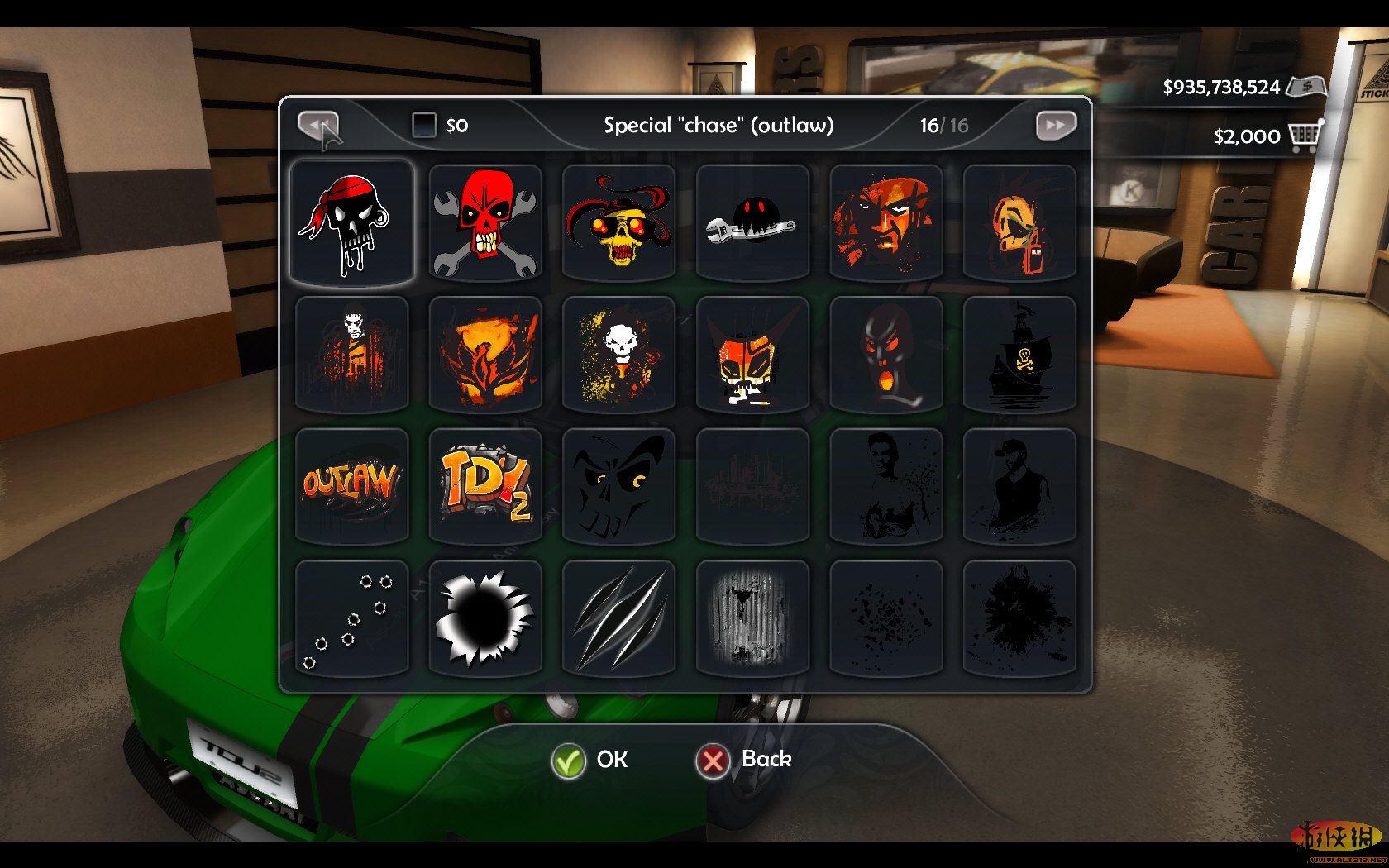The width and height of the screenshot is (1389, 868).
Task: Choose the large bullet hole sticker
Action: [485, 618]
